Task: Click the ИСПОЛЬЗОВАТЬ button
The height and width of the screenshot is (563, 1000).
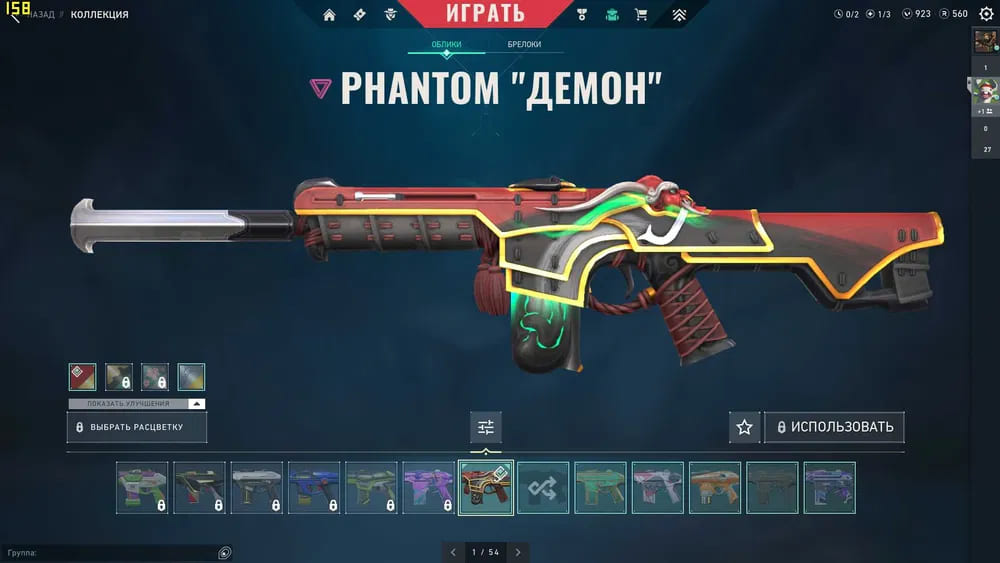Action: [834, 427]
